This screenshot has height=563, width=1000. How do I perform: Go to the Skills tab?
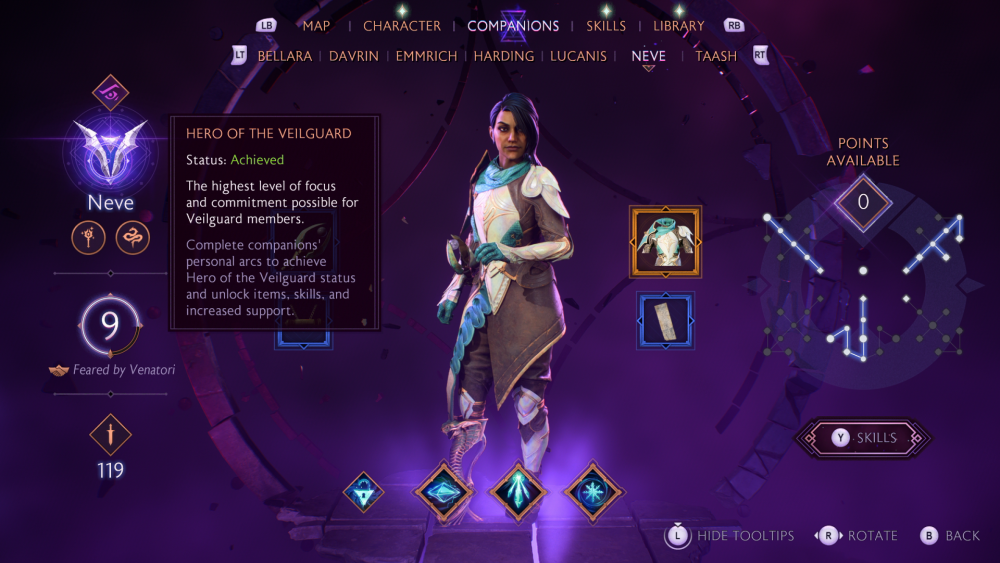click(606, 26)
